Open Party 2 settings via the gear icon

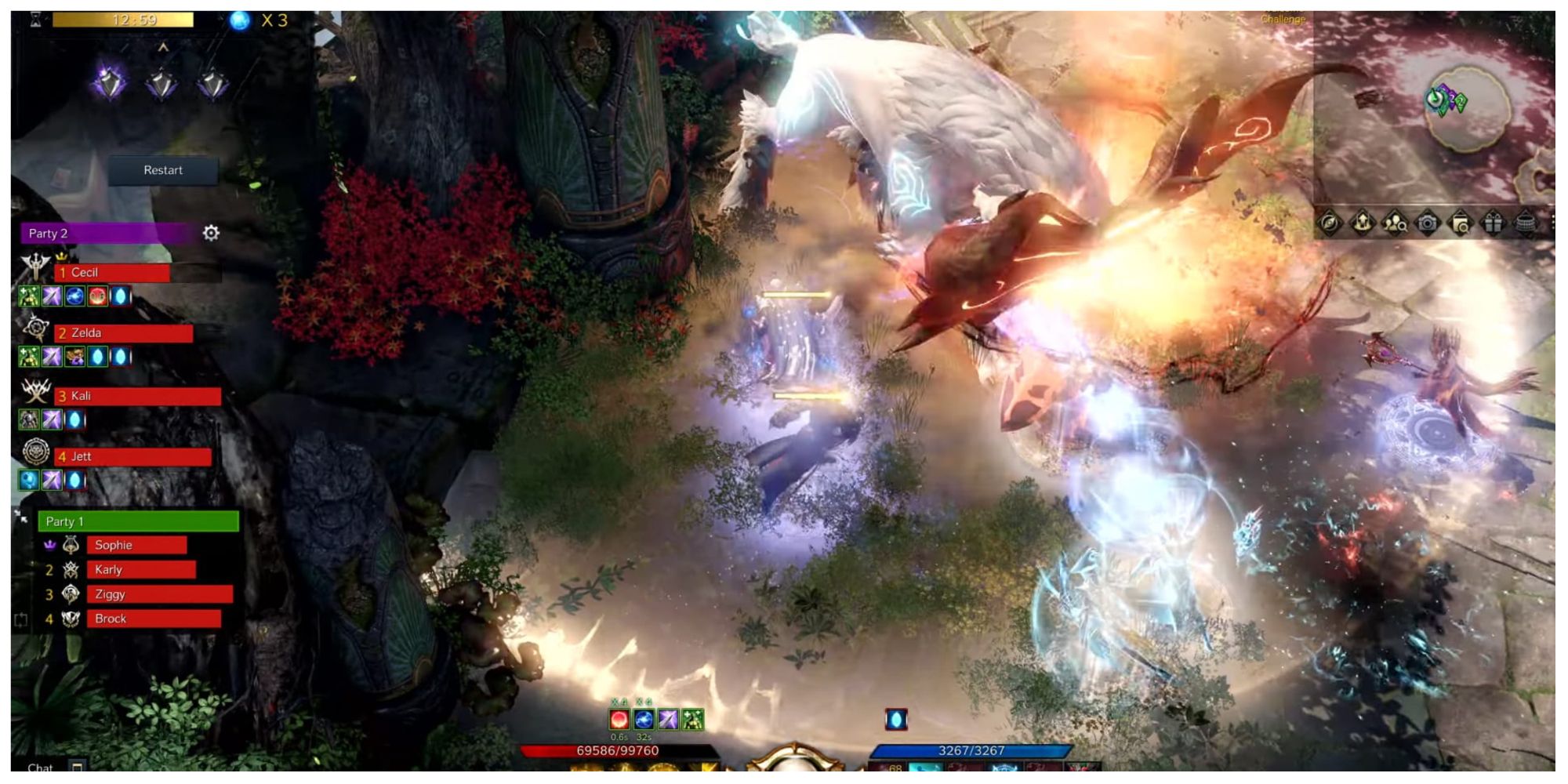pyautogui.click(x=209, y=233)
